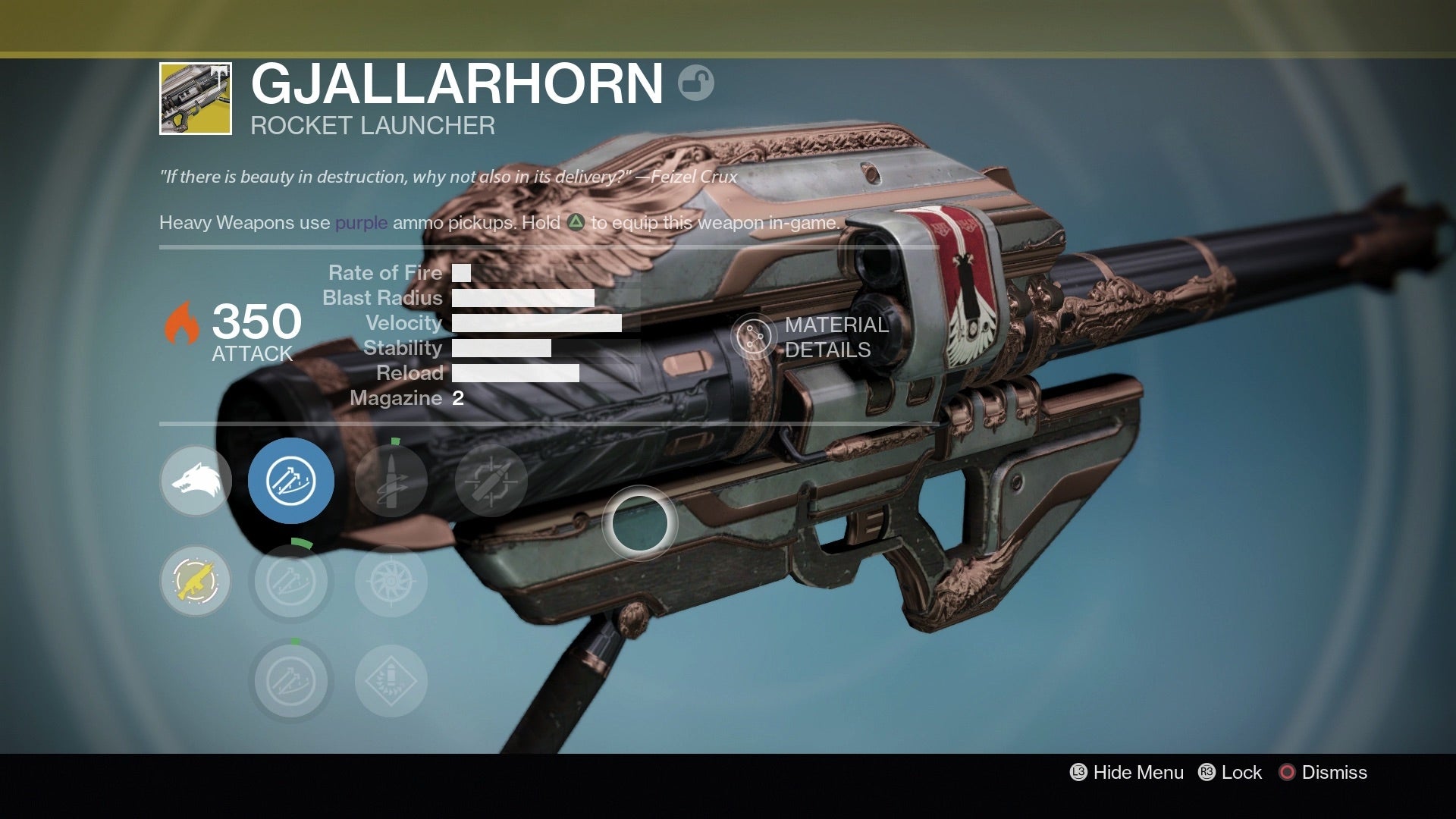
Task: Select Dismiss in the bottom menu
Action: point(1333,772)
